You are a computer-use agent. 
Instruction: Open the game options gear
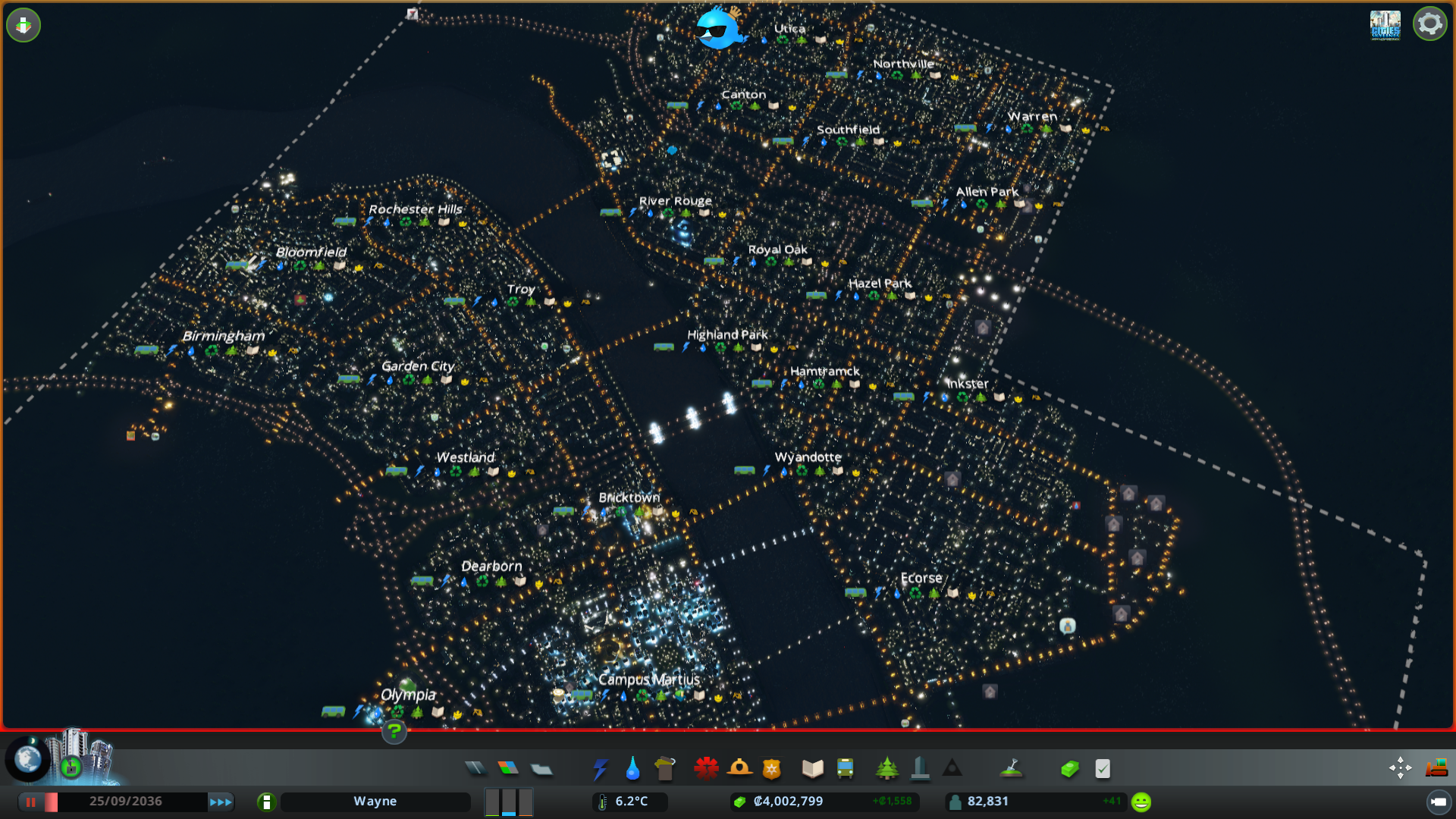click(1430, 24)
